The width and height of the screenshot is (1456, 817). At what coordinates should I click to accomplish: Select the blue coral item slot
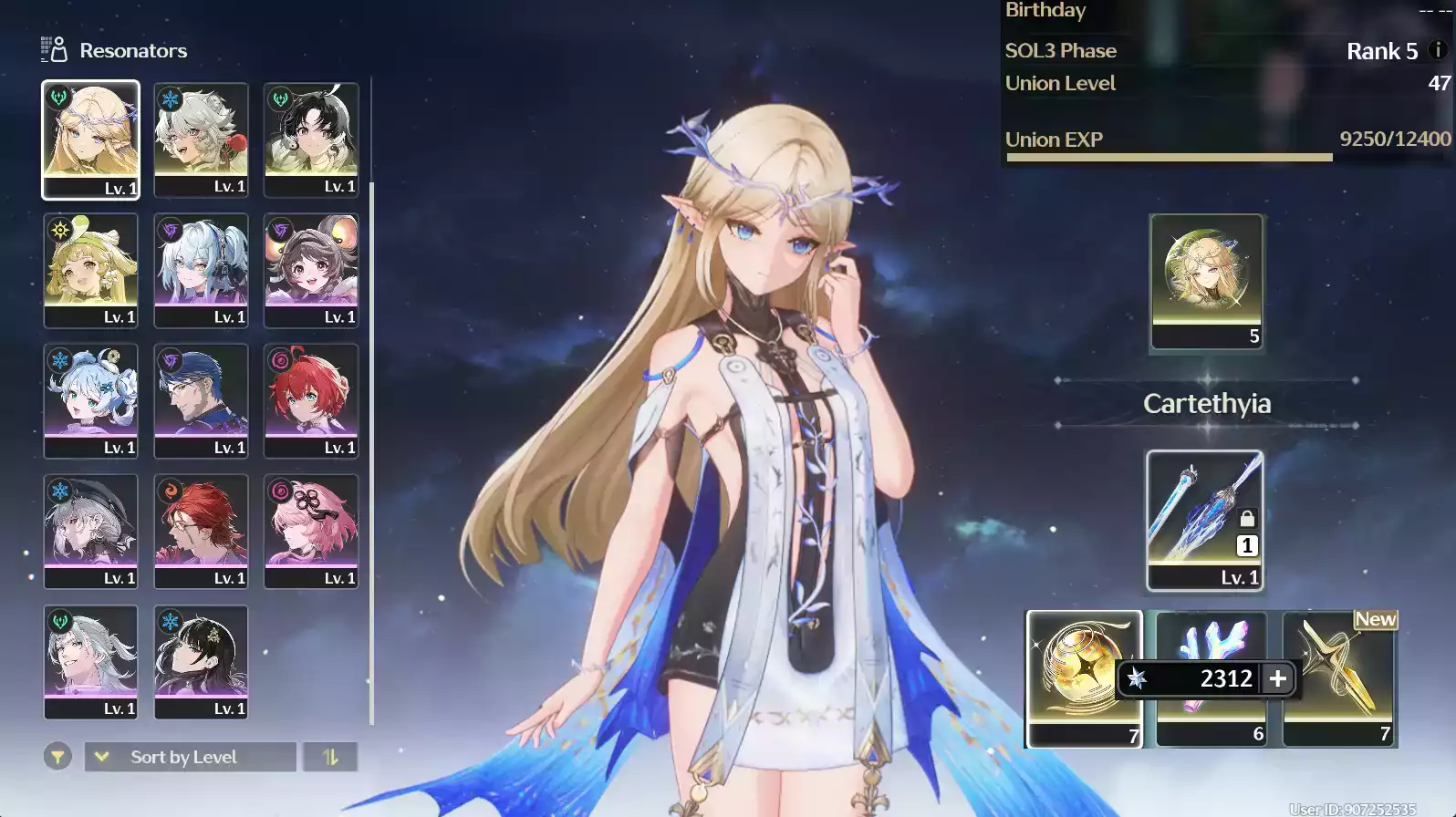click(x=1211, y=638)
